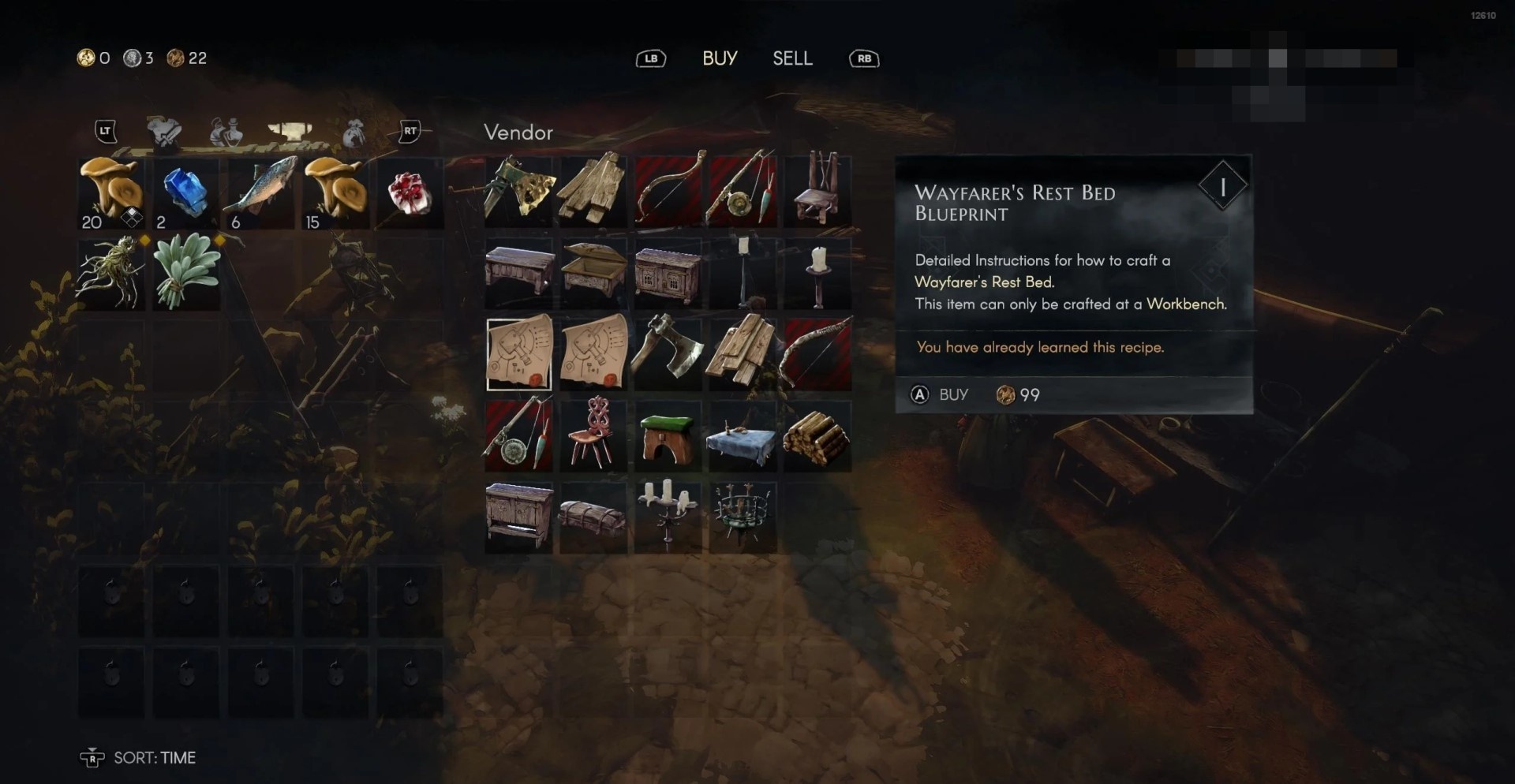Select the three-candle candelabra
The height and width of the screenshot is (784, 1515).
coord(668,517)
